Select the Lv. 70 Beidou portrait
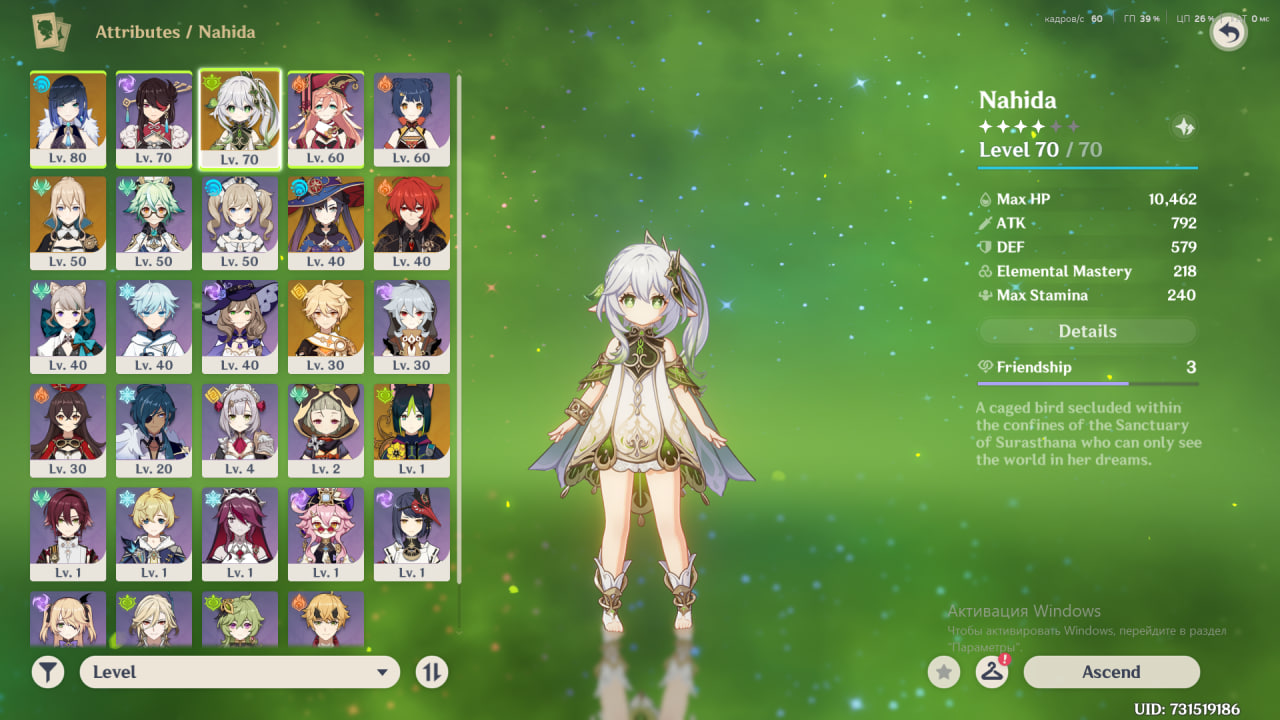The width and height of the screenshot is (1280, 720). (154, 118)
